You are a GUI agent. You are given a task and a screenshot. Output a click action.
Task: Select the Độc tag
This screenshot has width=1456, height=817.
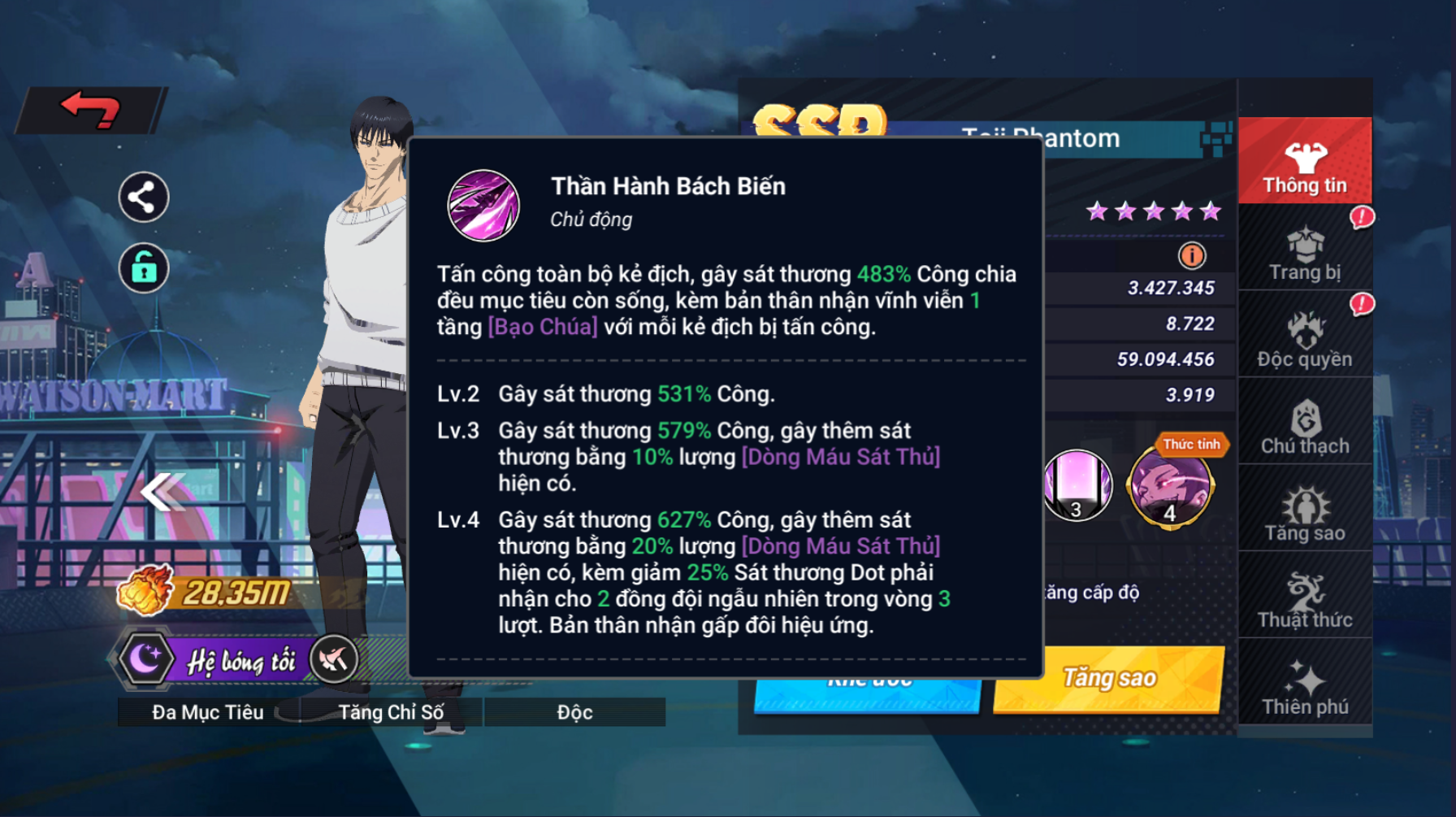[574, 712]
